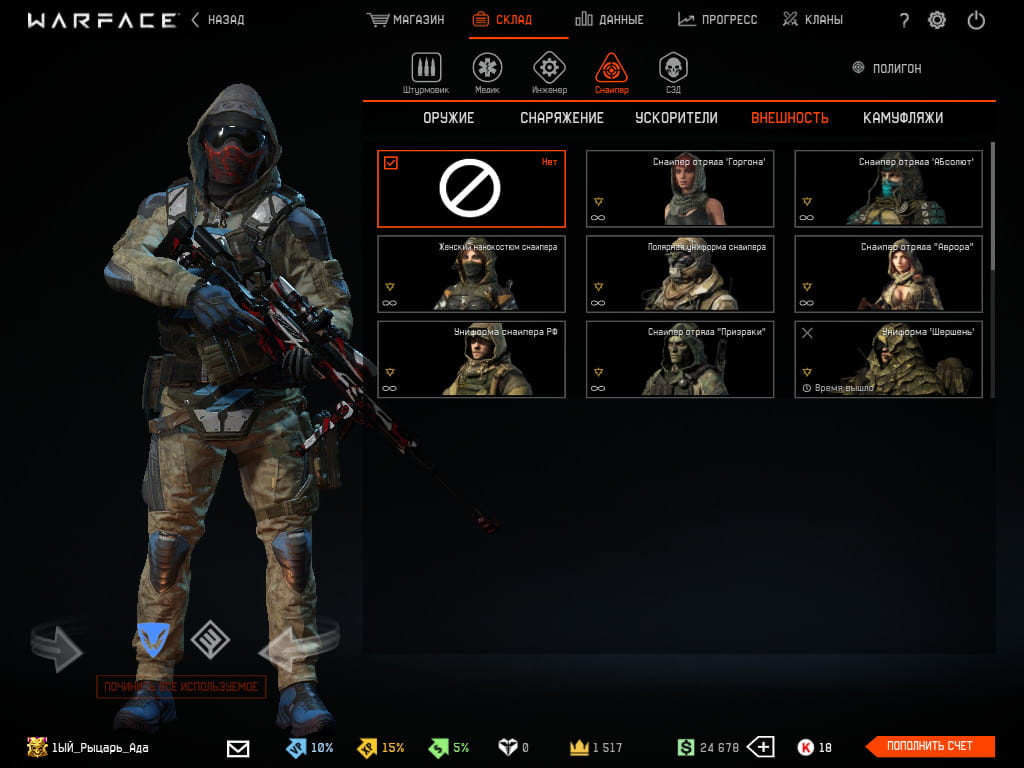Open the Камуфляжи category

(x=903, y=118)
